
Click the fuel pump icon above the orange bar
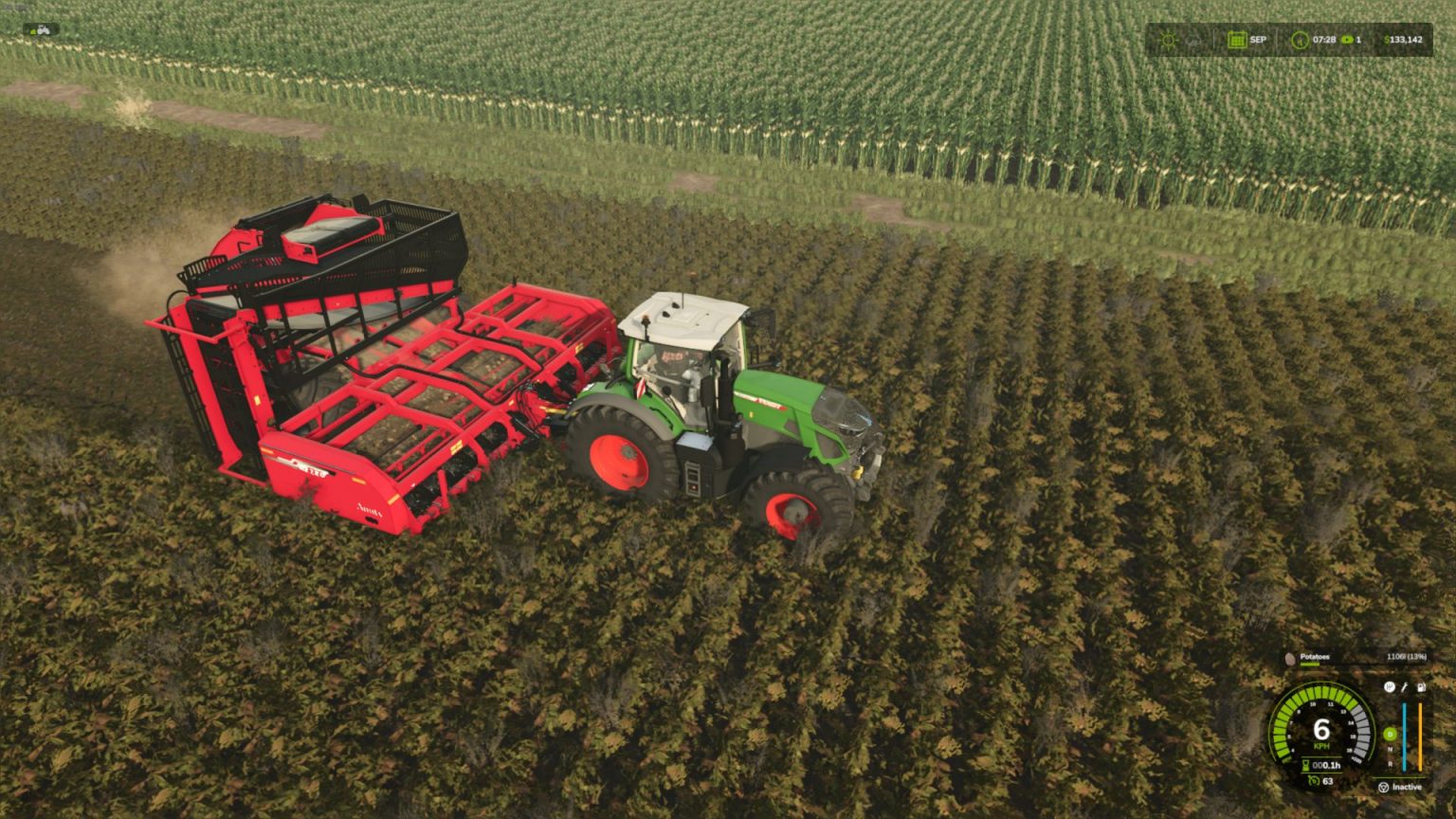[1421, 688]
